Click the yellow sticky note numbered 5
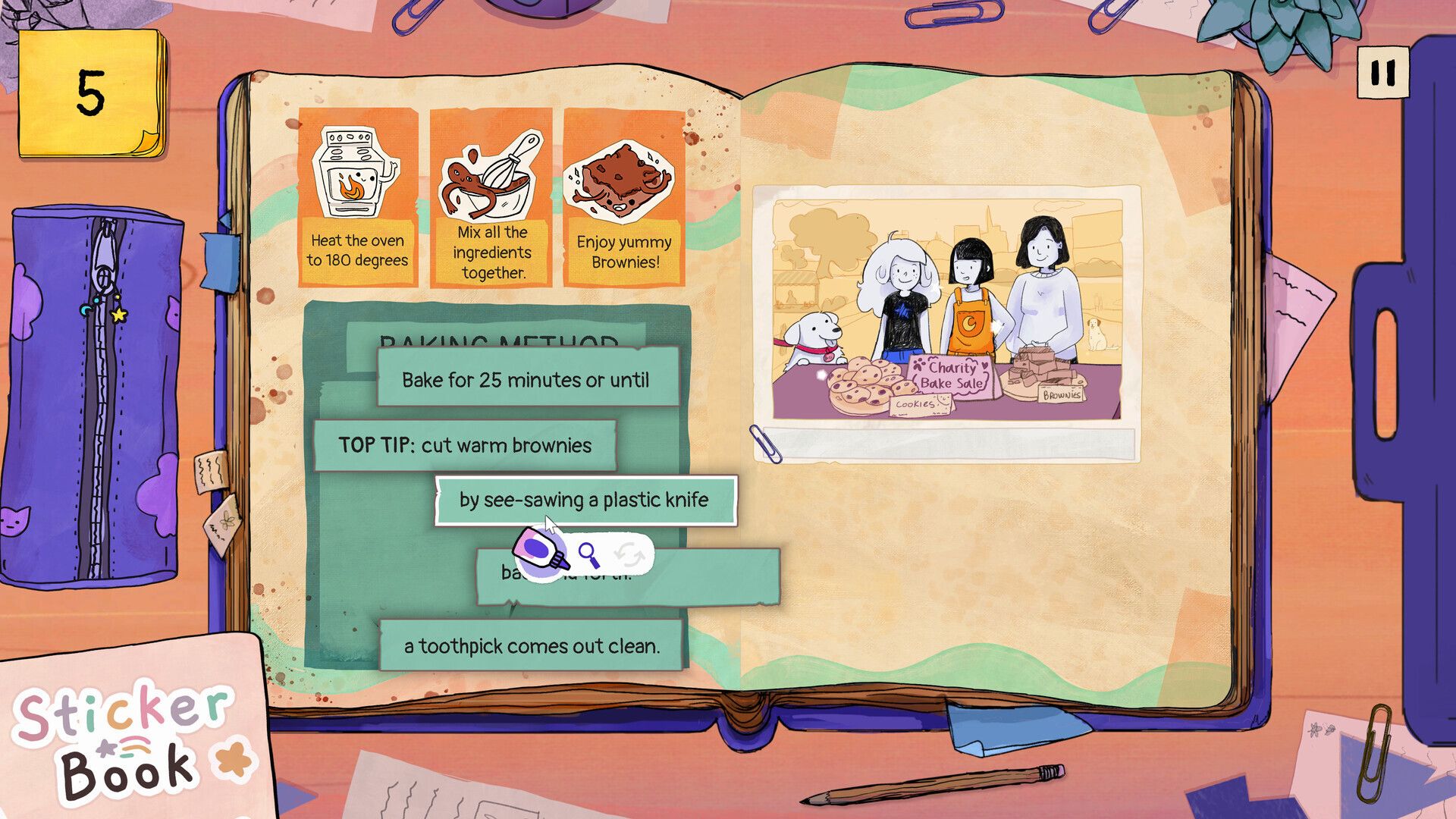 pos(91,94)
